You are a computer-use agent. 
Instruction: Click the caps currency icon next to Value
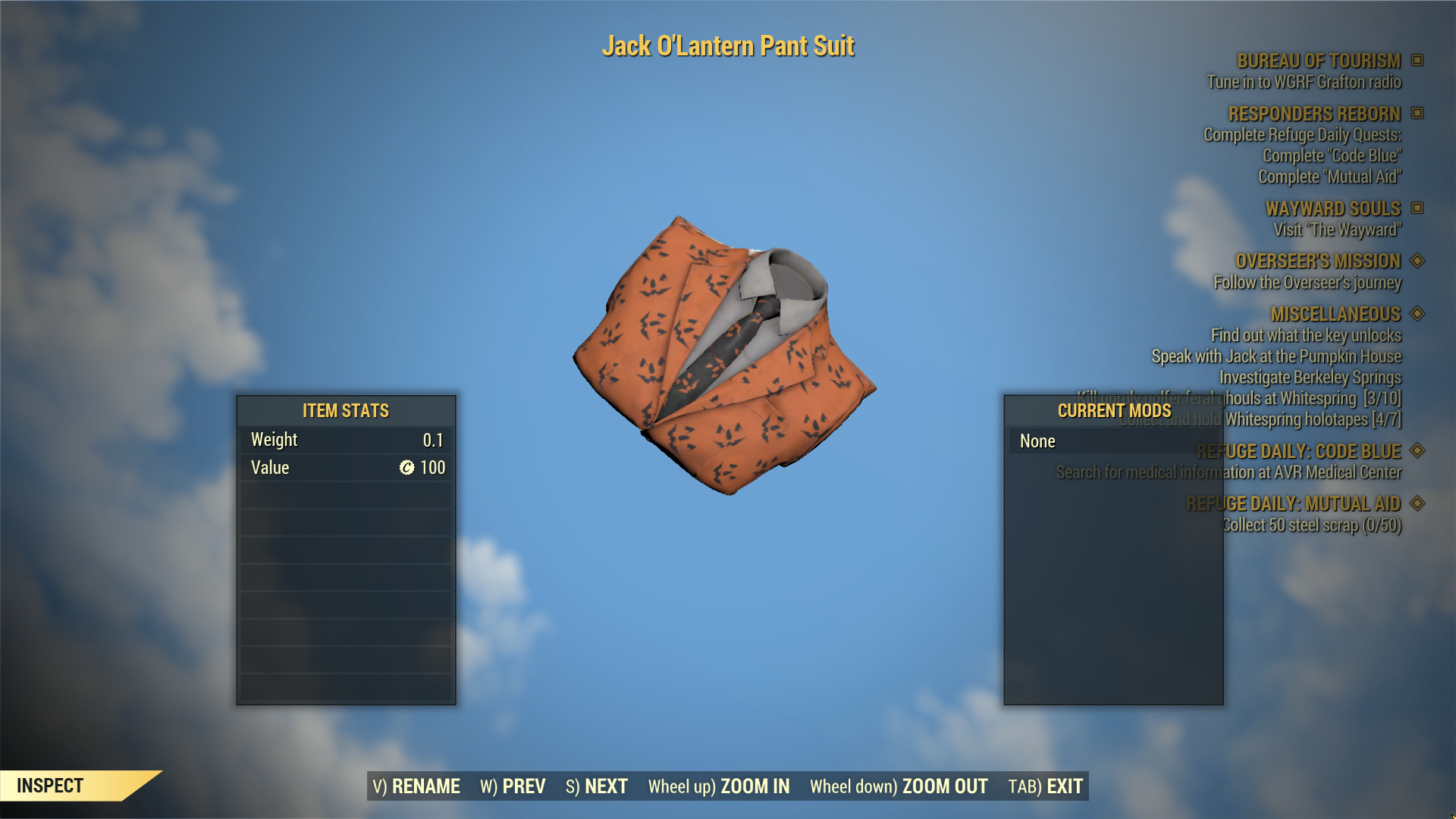pos(406,468)
